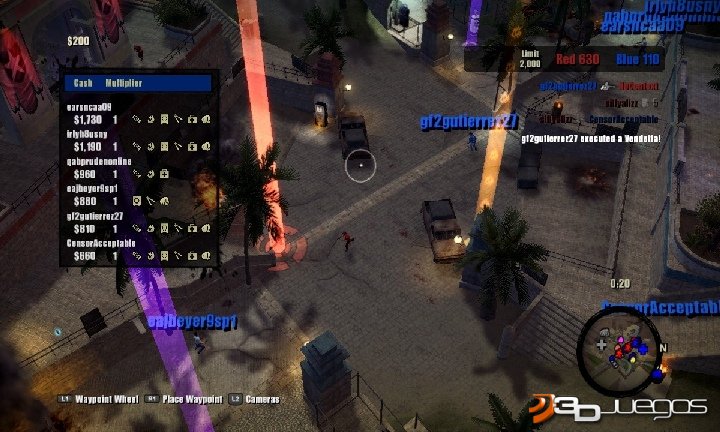Select irlyh8usny's scoreboard row

coord(138,139)
